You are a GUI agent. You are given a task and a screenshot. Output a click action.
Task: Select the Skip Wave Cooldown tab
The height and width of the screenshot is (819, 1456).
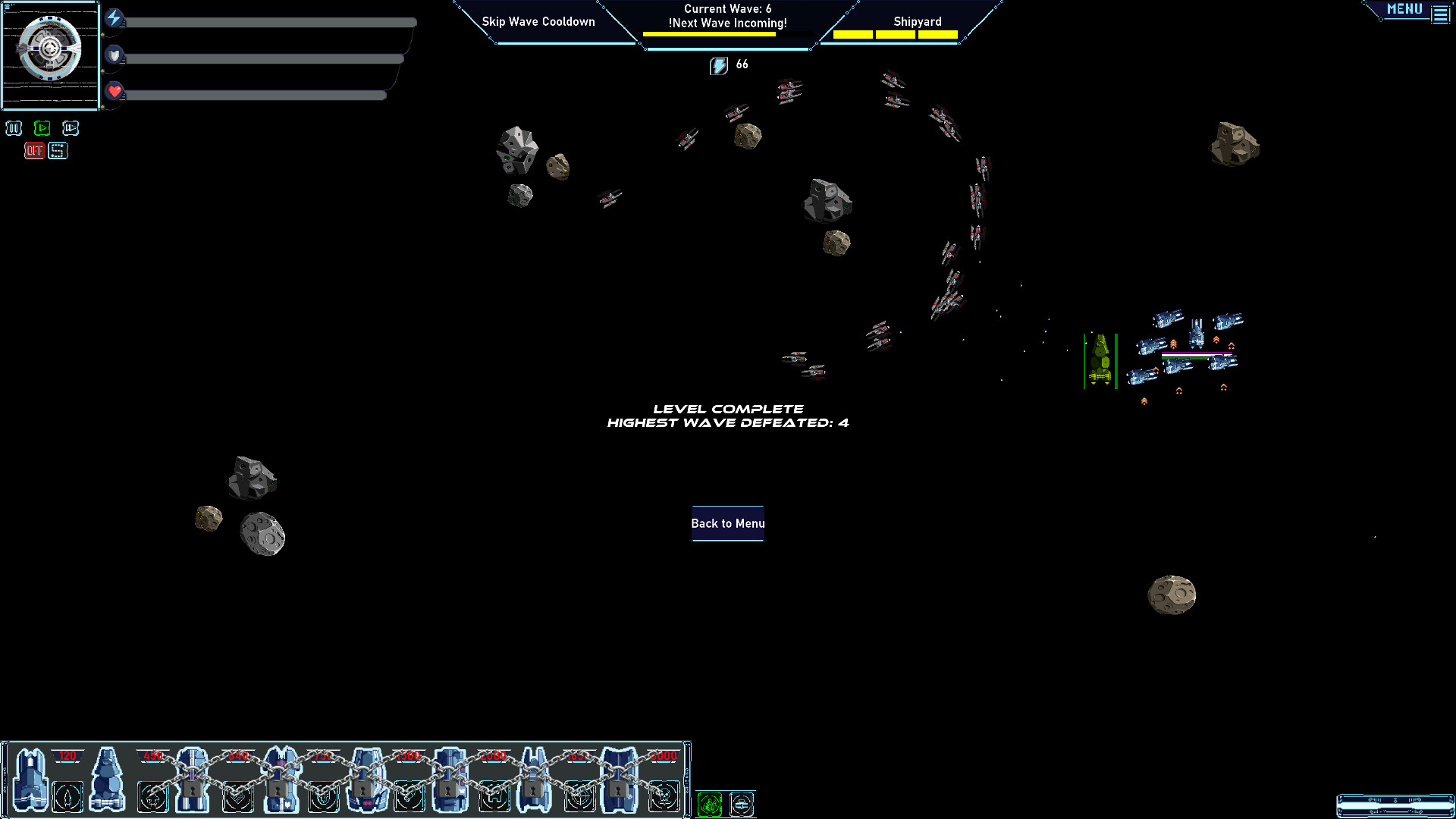[537, 21]
